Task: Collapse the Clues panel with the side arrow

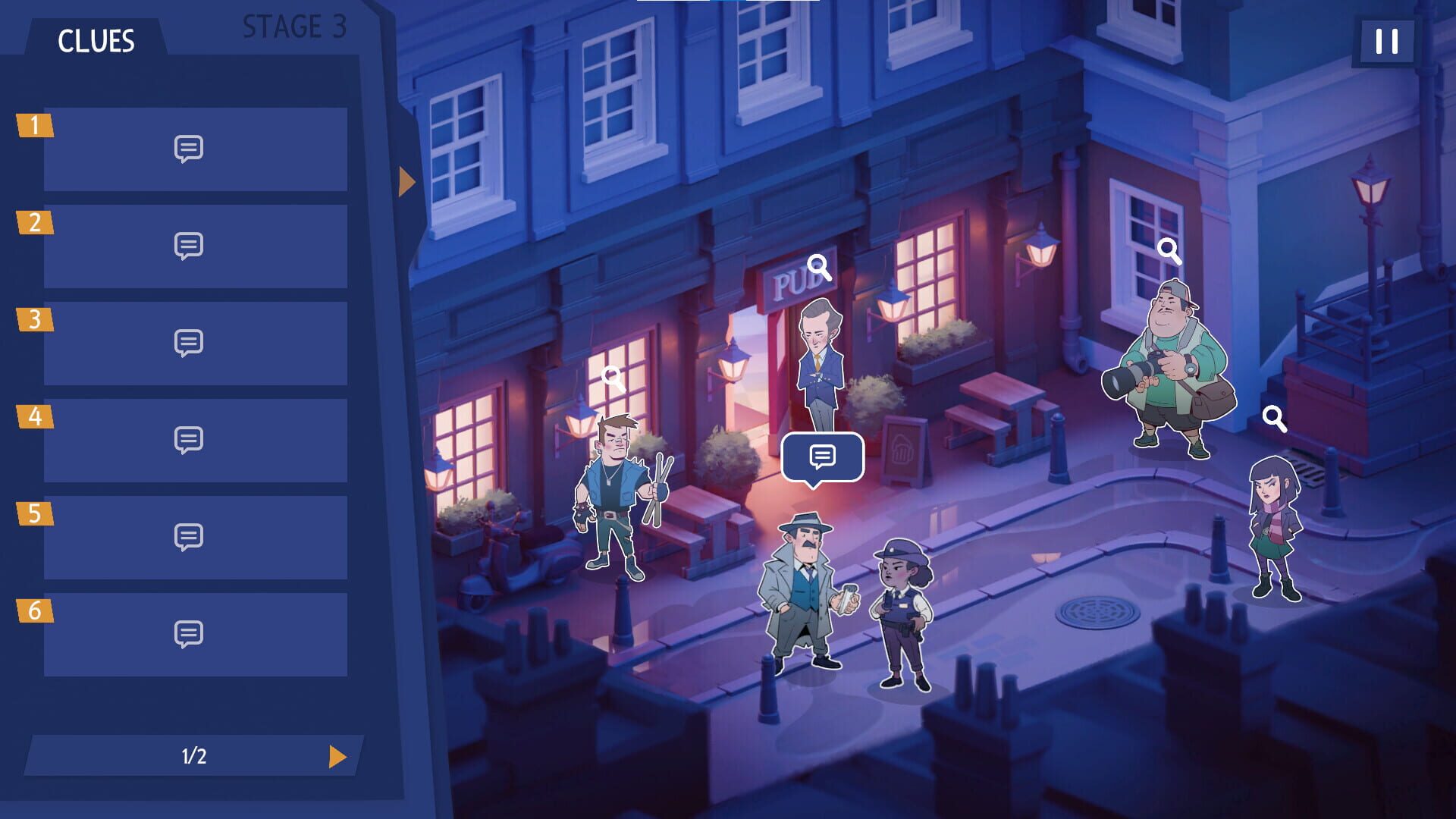Action: [406, 180]
